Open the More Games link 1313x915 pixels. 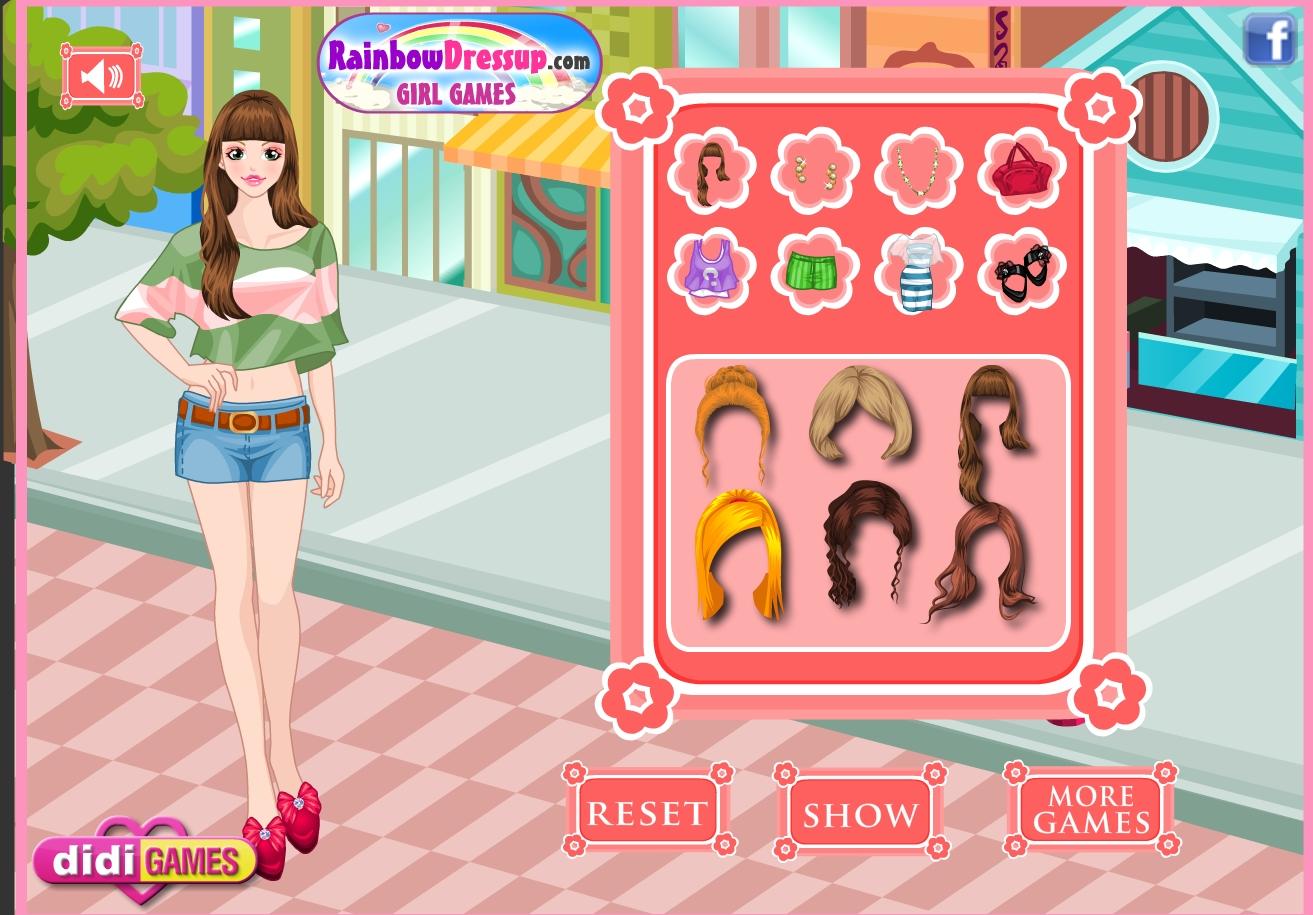tap(1091, 810)
